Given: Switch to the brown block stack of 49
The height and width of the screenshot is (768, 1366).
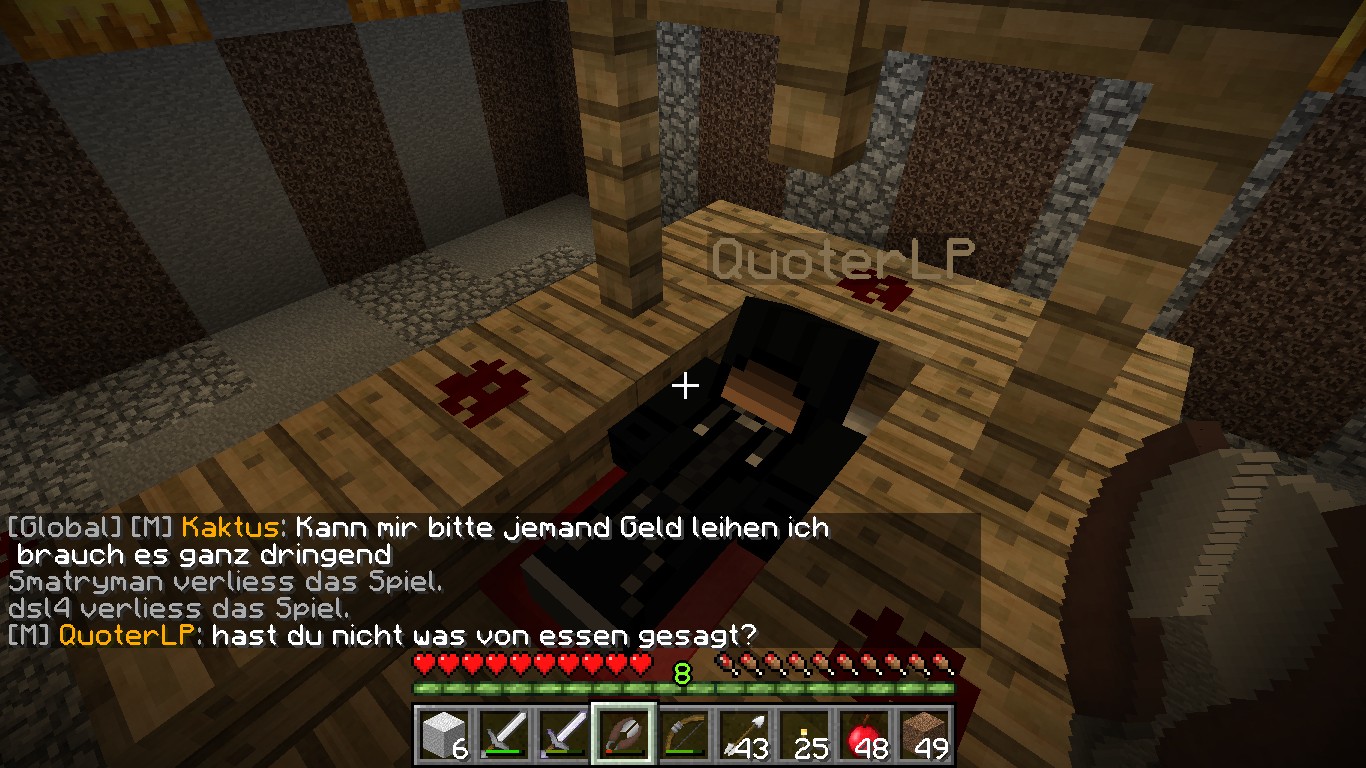Looking at the screenshot, I should (x=924, y=736).
